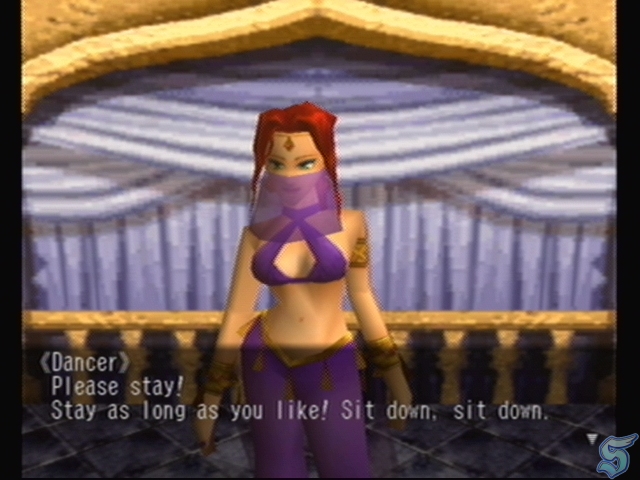Advance dialogue with the small down arrow
Viewport: 640px width, 480px height.
(x=592, y=438)
